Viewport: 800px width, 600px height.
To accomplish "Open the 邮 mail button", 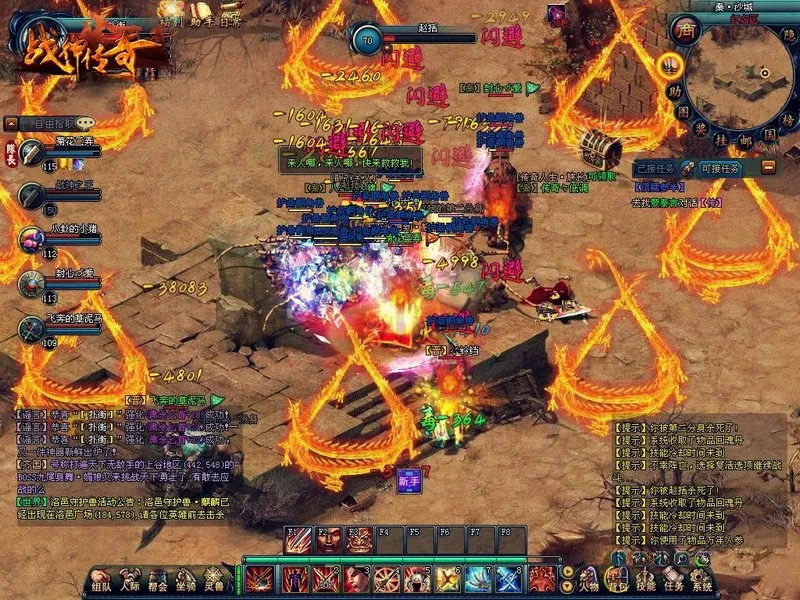I will 746,139.
